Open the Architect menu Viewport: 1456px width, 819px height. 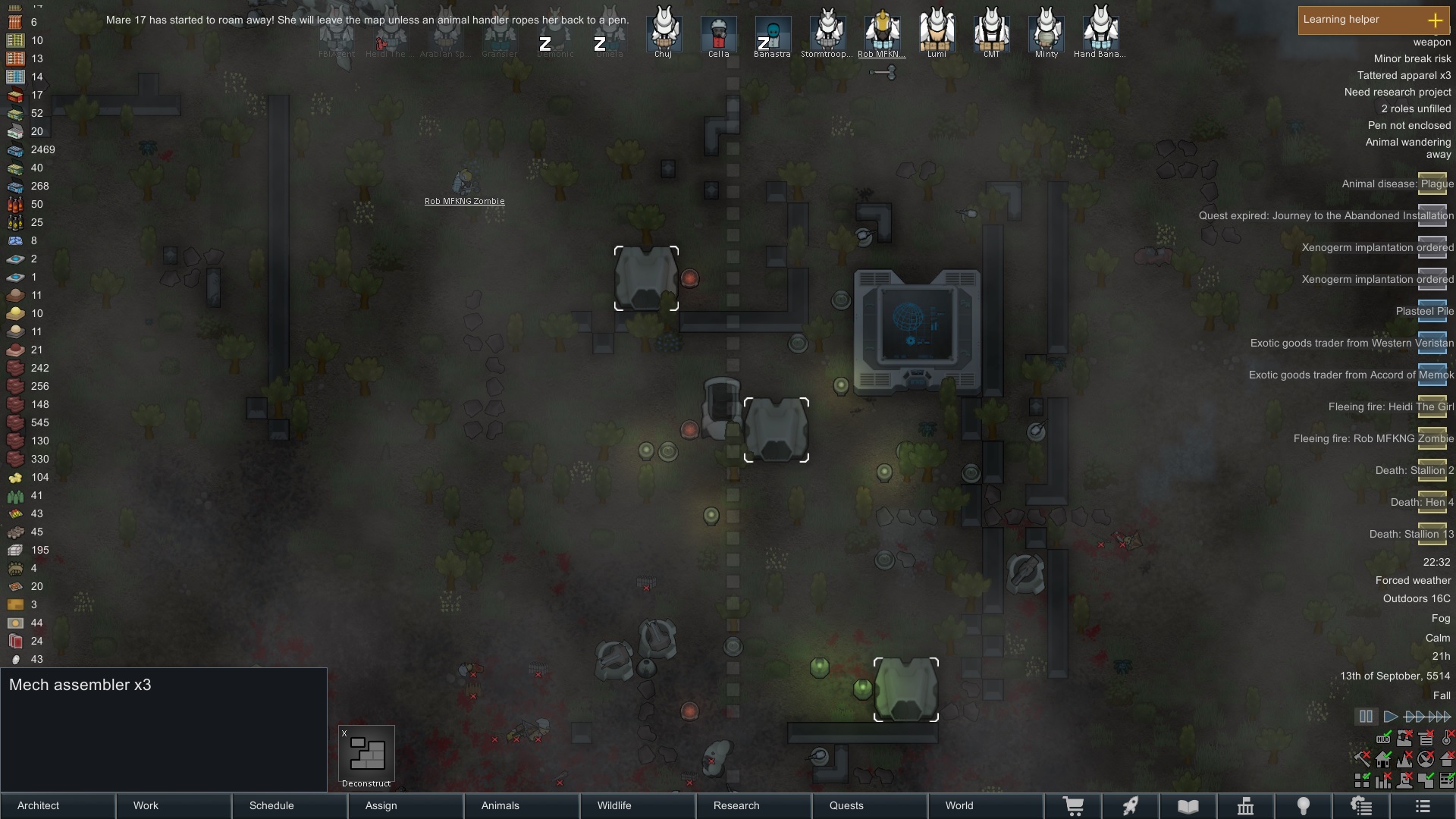[58, 805]
